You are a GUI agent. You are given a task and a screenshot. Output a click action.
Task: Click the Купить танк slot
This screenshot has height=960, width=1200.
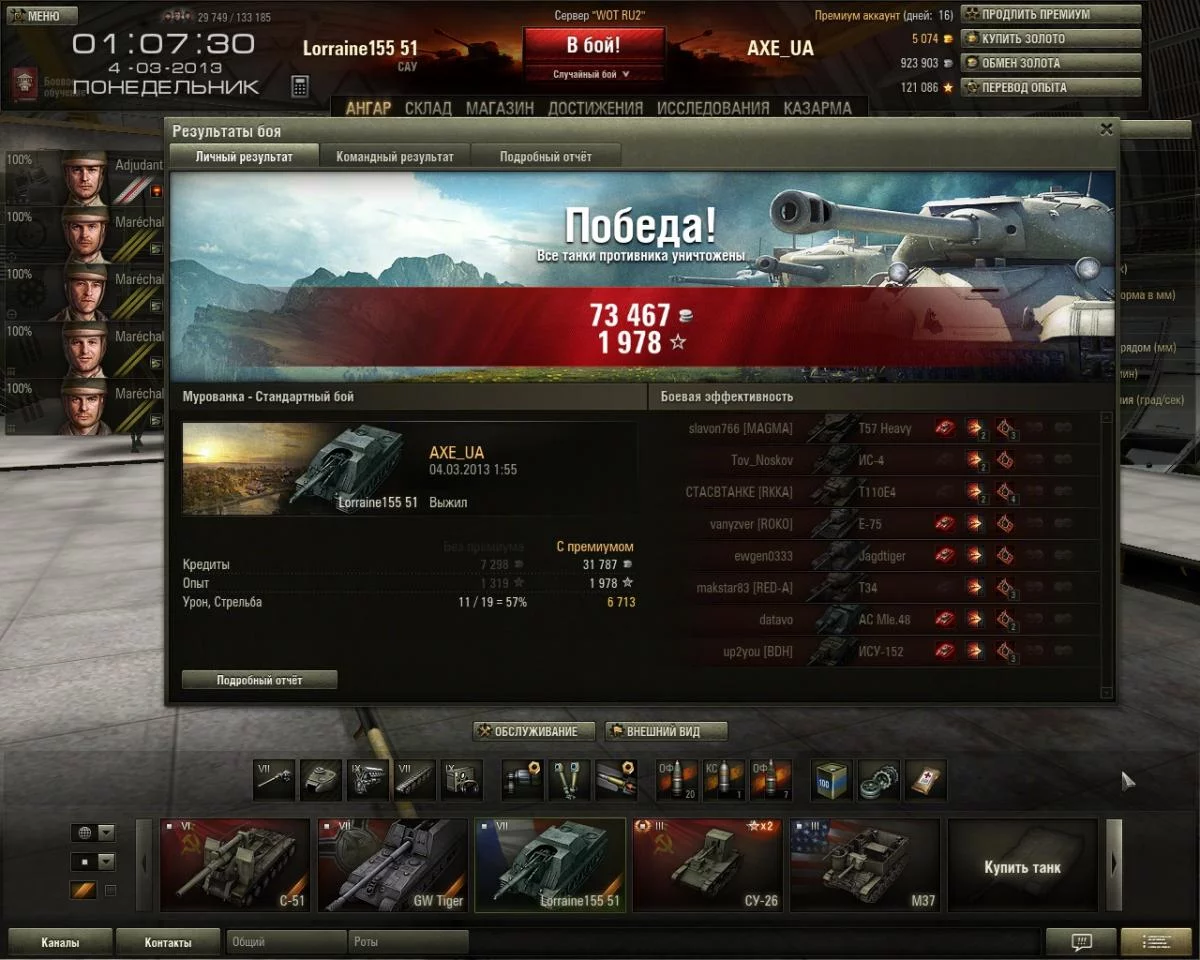(x=1022, y=866)
